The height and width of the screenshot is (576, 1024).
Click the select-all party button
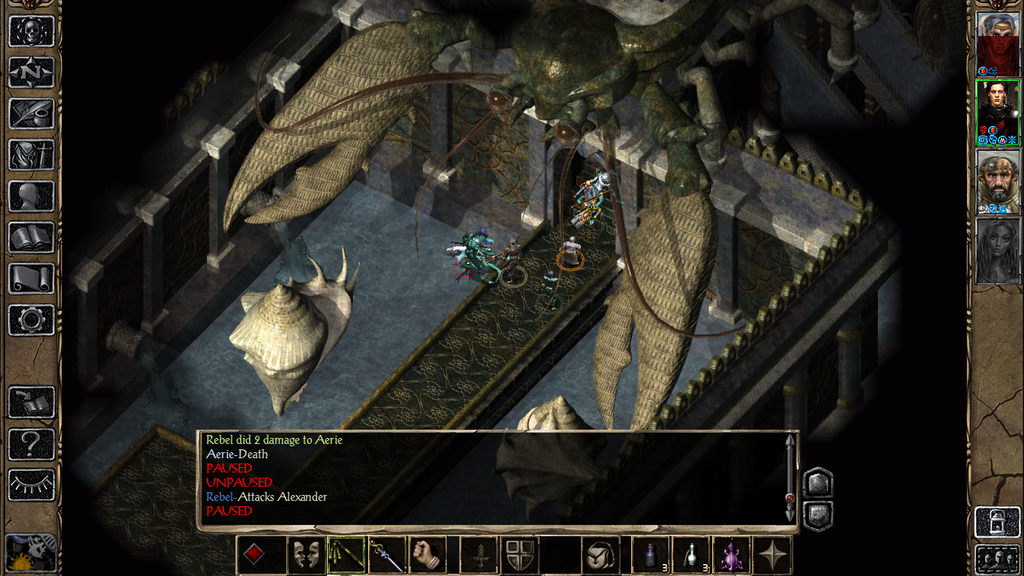tap(997, 556)
